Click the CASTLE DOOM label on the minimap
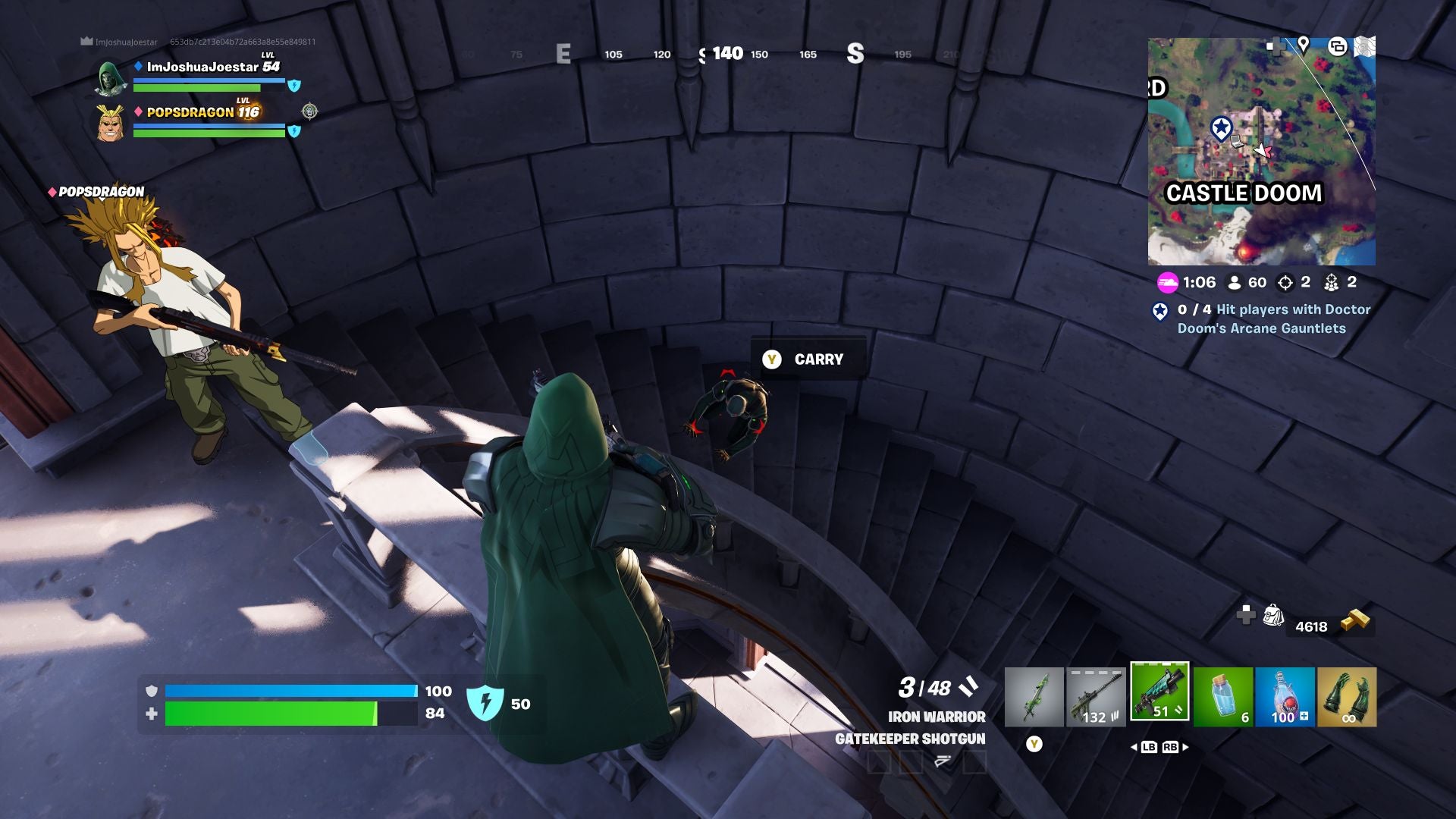This screenshot has height=819, width=1456. 1246,192
